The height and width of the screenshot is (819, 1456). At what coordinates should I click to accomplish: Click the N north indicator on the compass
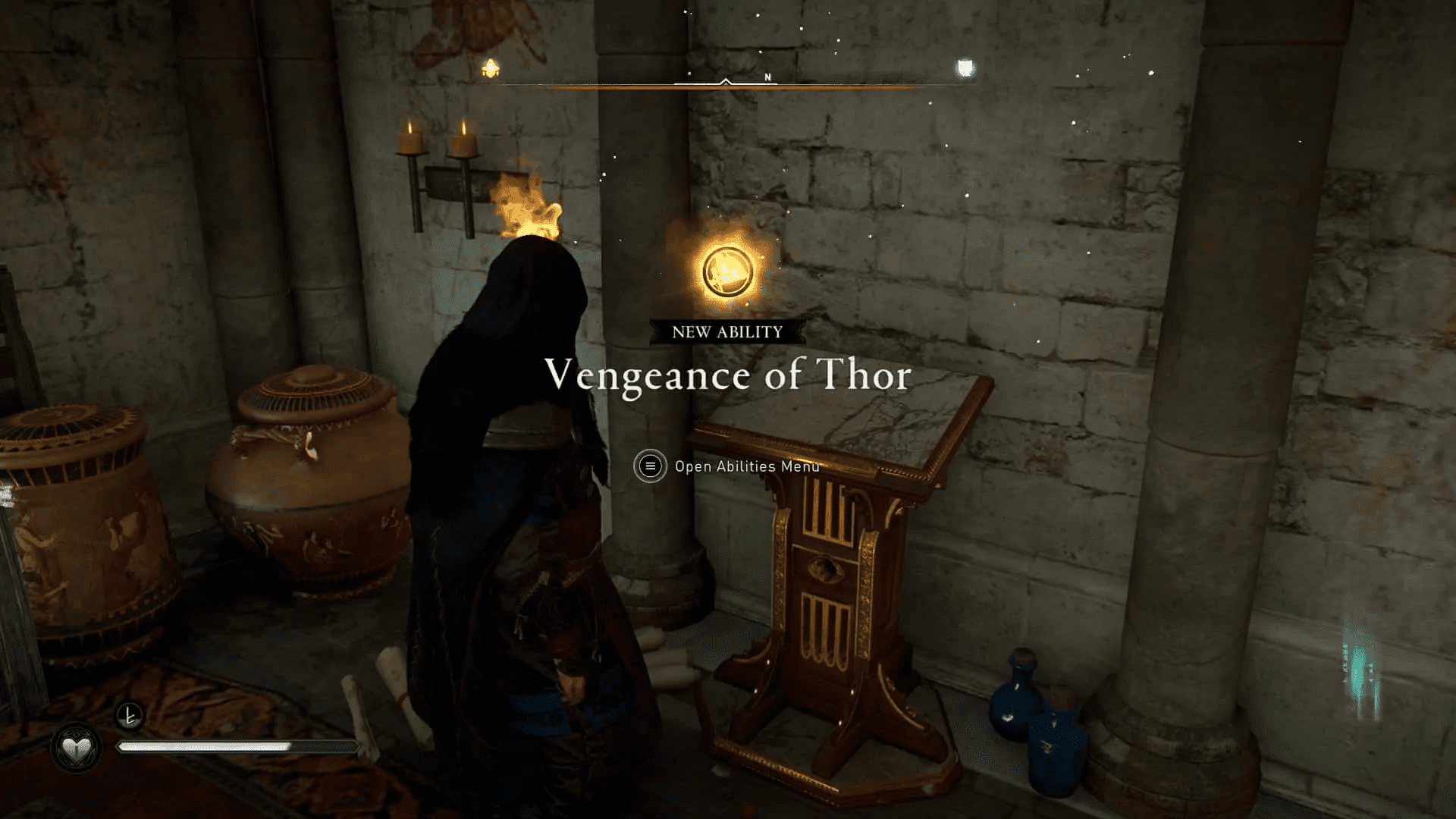766,77
